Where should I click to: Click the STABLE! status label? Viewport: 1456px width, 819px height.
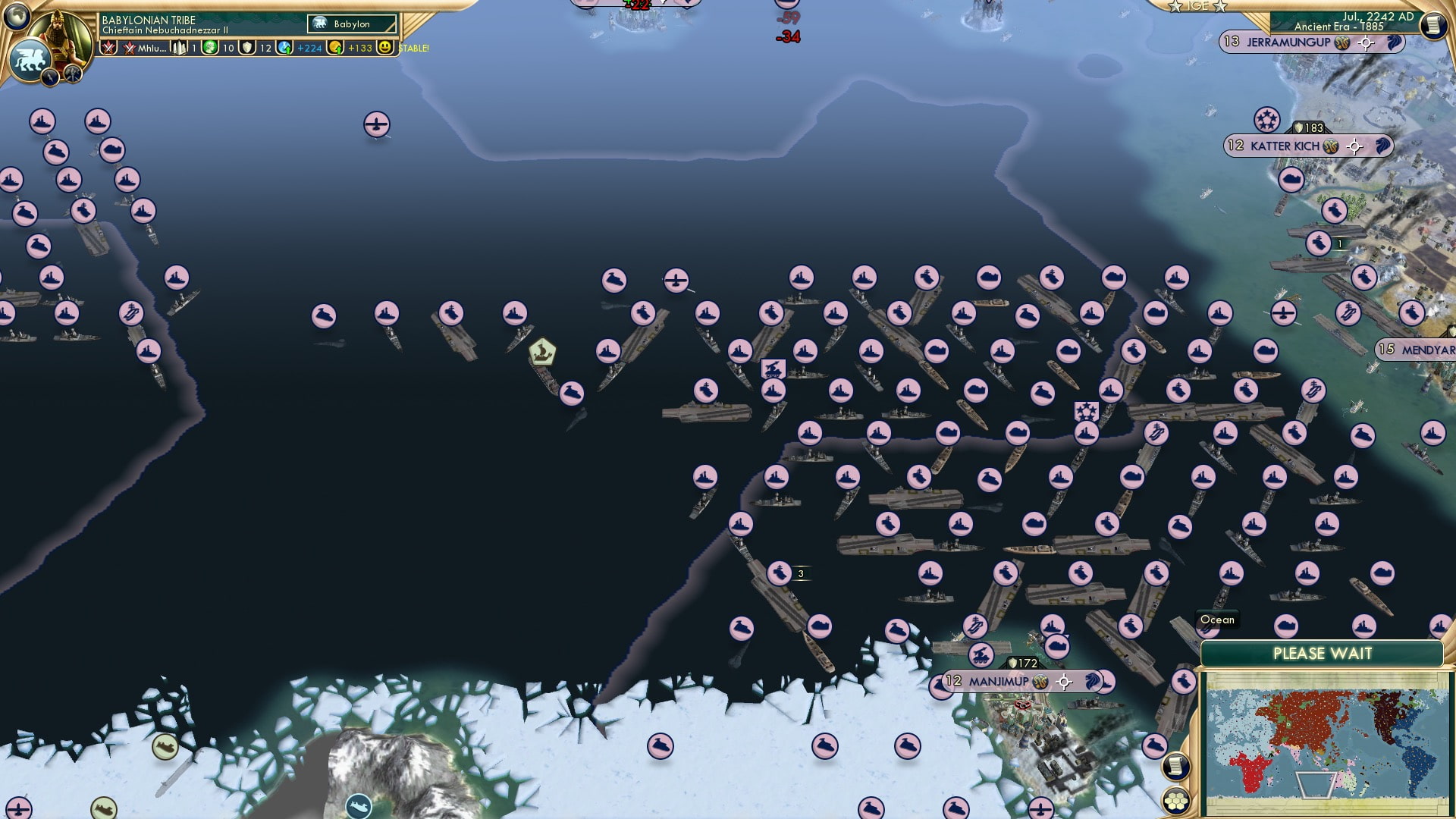(413, 49)
